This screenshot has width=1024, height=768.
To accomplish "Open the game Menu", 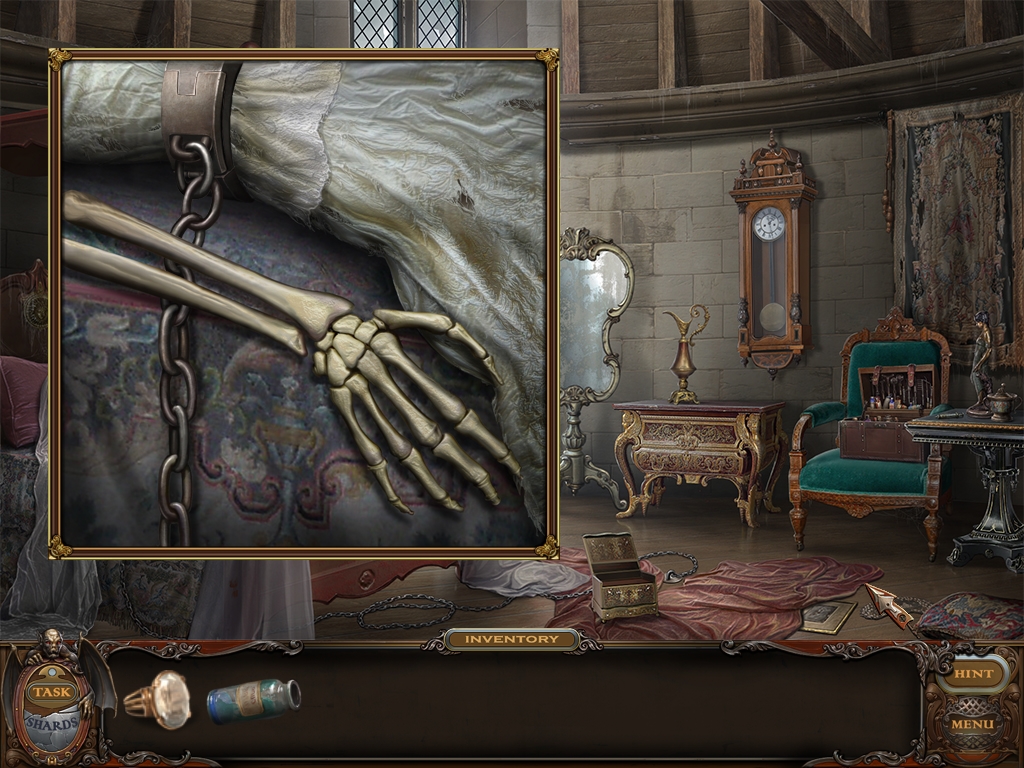I will (972, 724).
